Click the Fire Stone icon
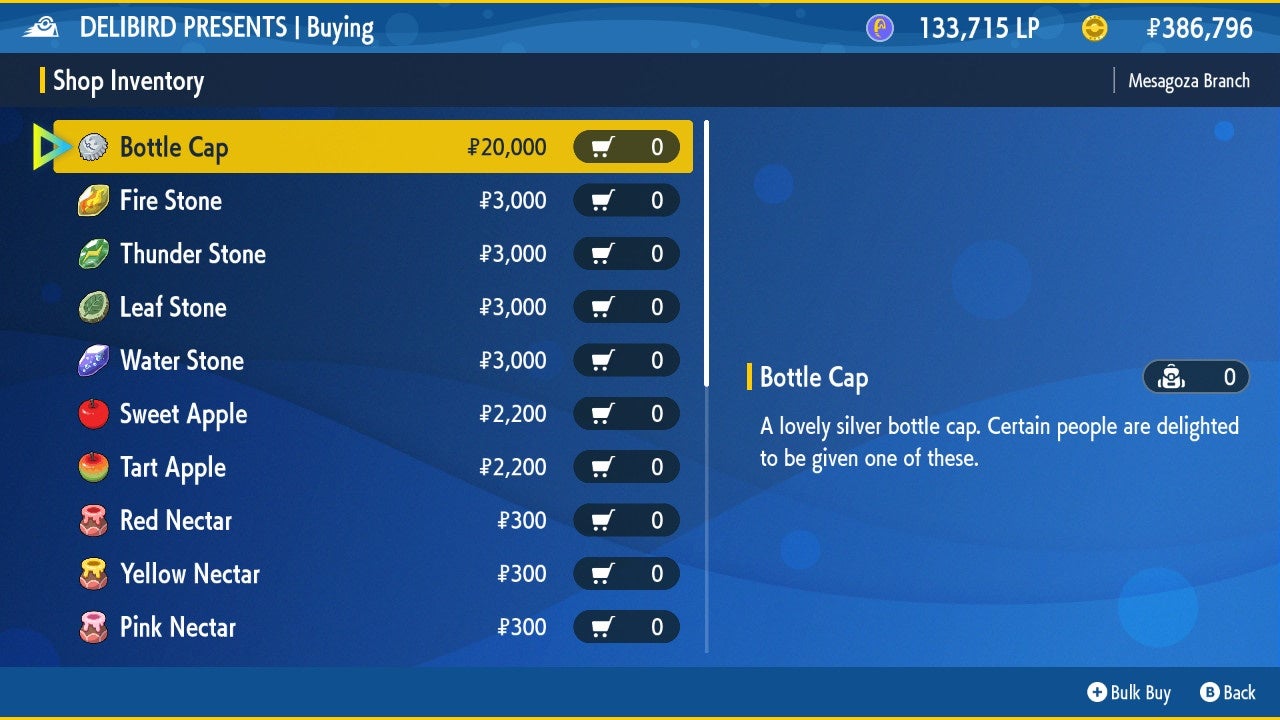The width and height of the screenshot is (1280, 720). point(92,200)
